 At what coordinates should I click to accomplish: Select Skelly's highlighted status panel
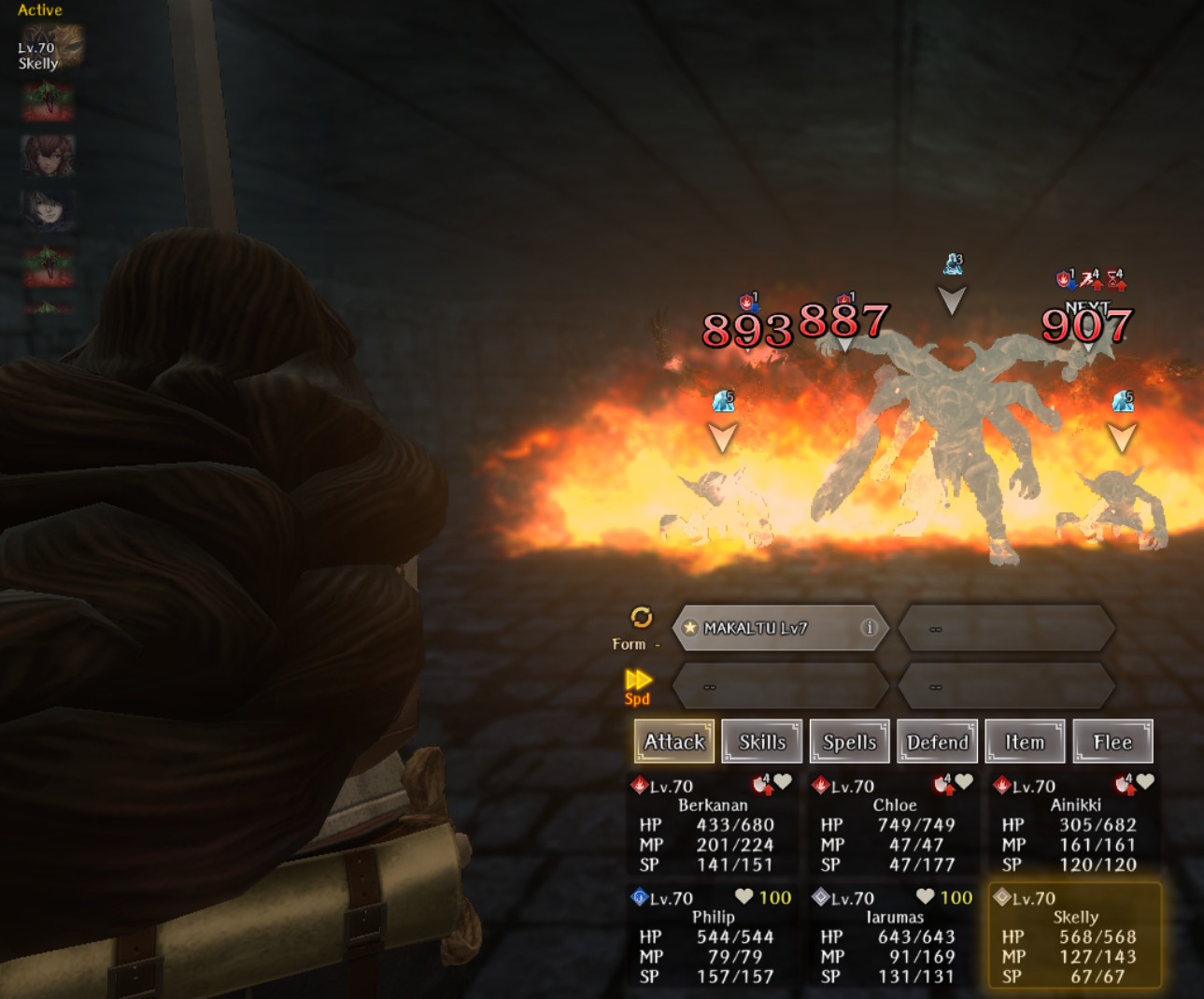[x=1074, y=937]
